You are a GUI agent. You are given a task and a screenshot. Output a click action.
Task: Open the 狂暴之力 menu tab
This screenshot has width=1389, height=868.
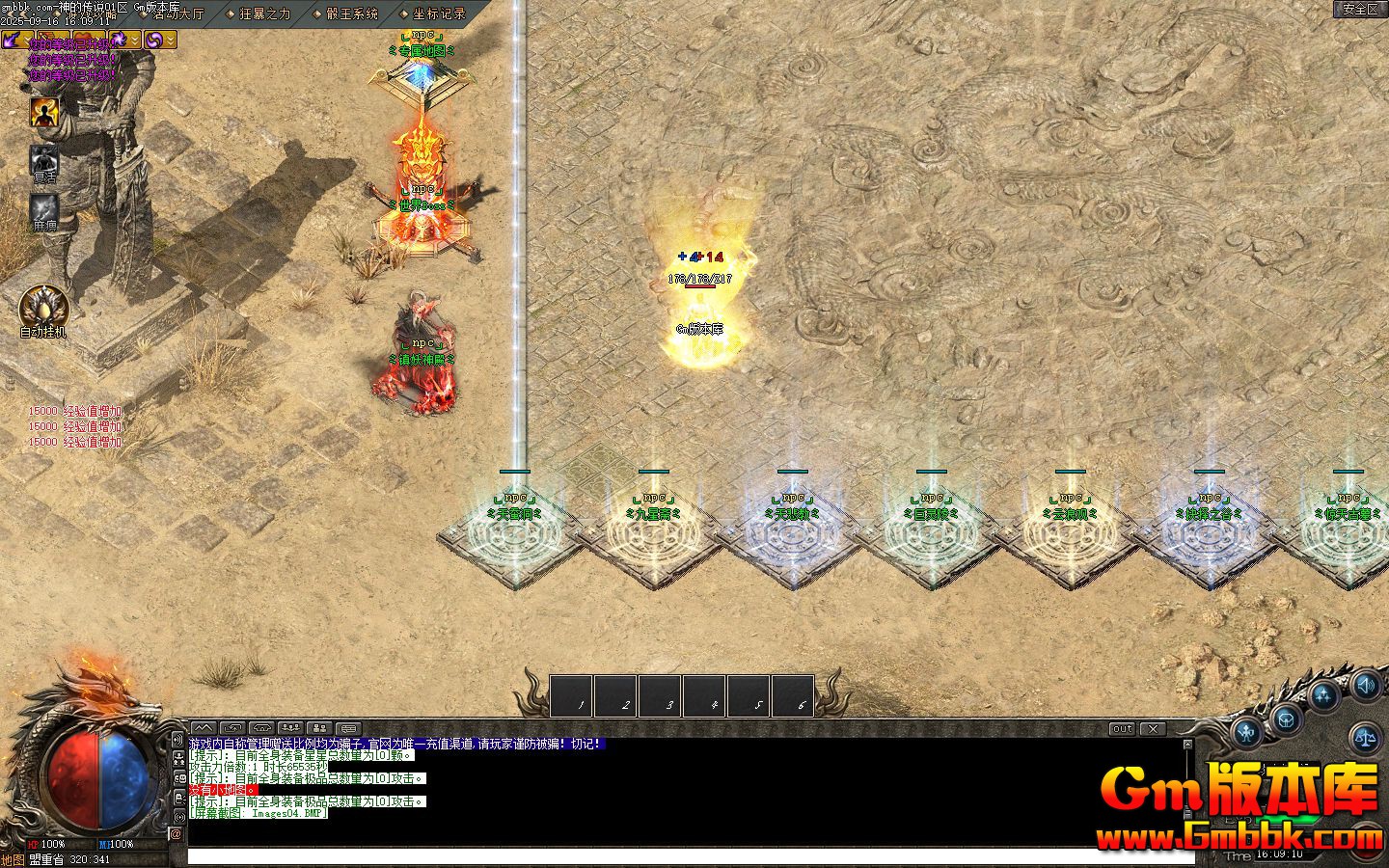(x=264, y=14)
